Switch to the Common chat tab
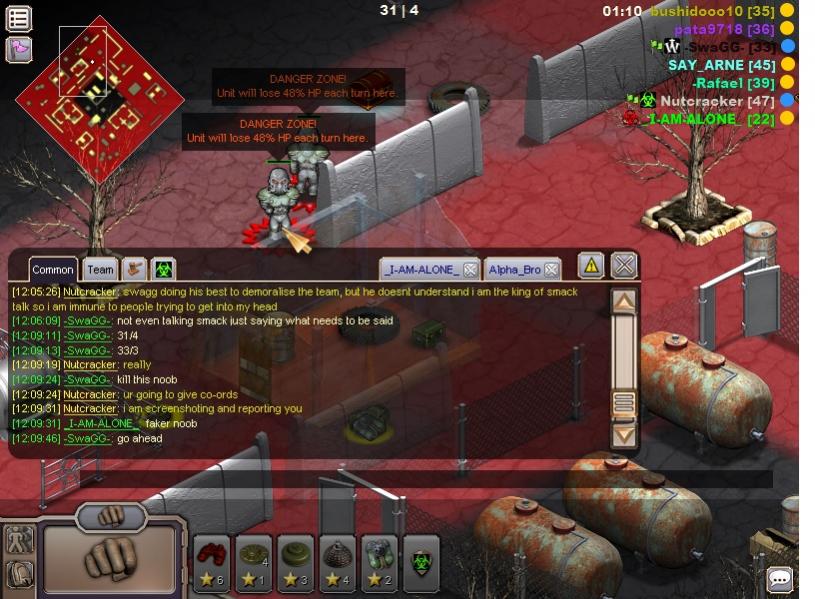 (x=52, y=270)
